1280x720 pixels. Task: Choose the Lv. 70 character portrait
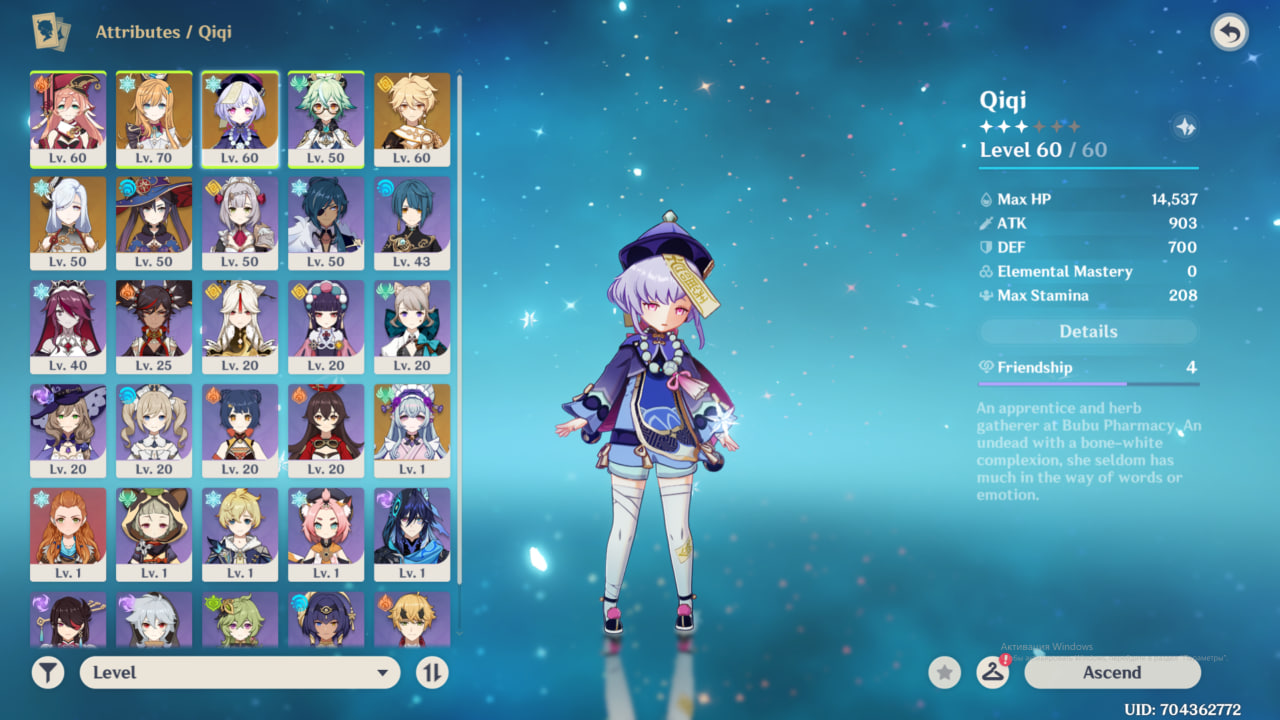click(x=154, y=119)
